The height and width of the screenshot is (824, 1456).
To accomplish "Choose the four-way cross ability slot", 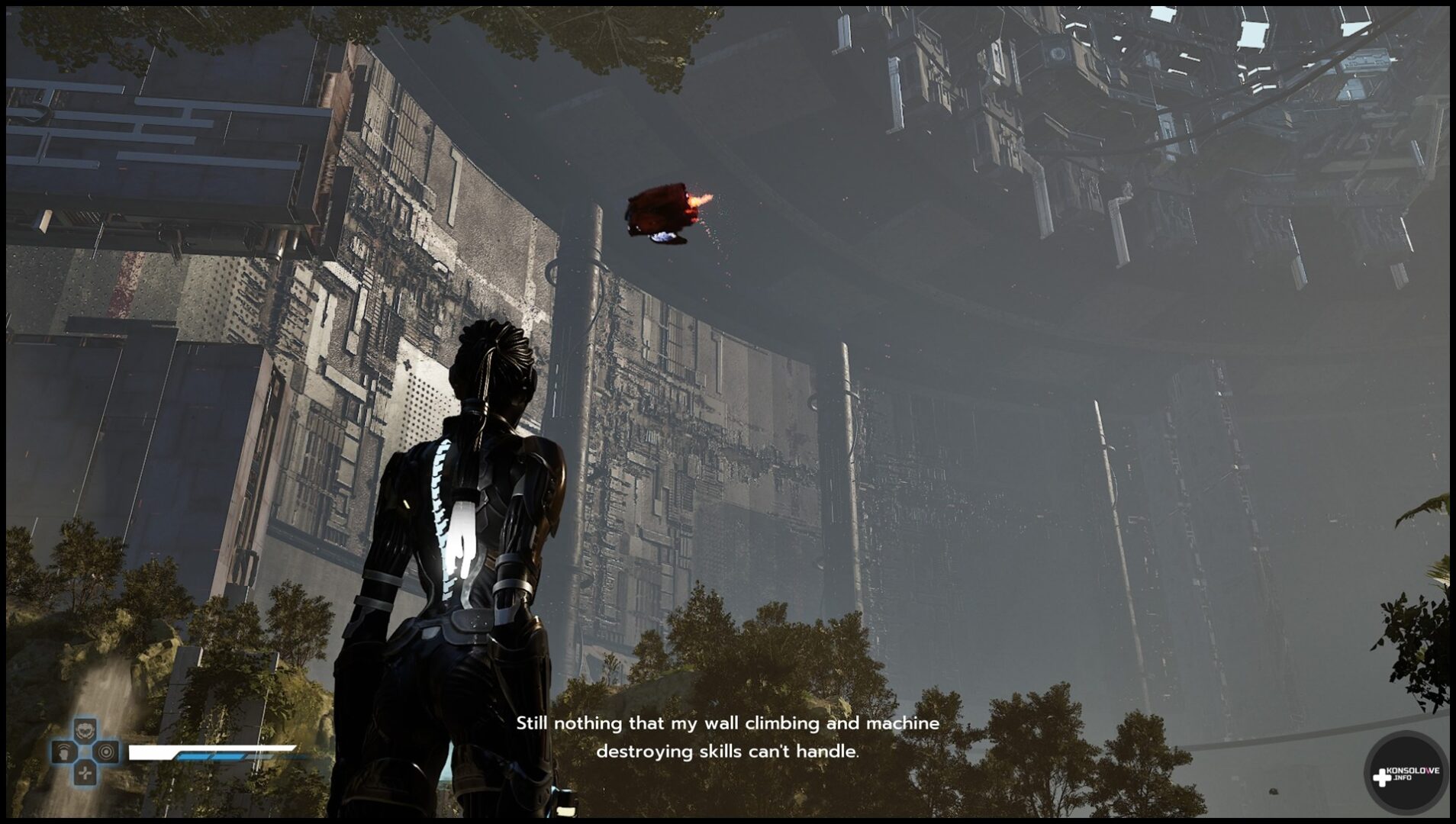I will 85,773.
